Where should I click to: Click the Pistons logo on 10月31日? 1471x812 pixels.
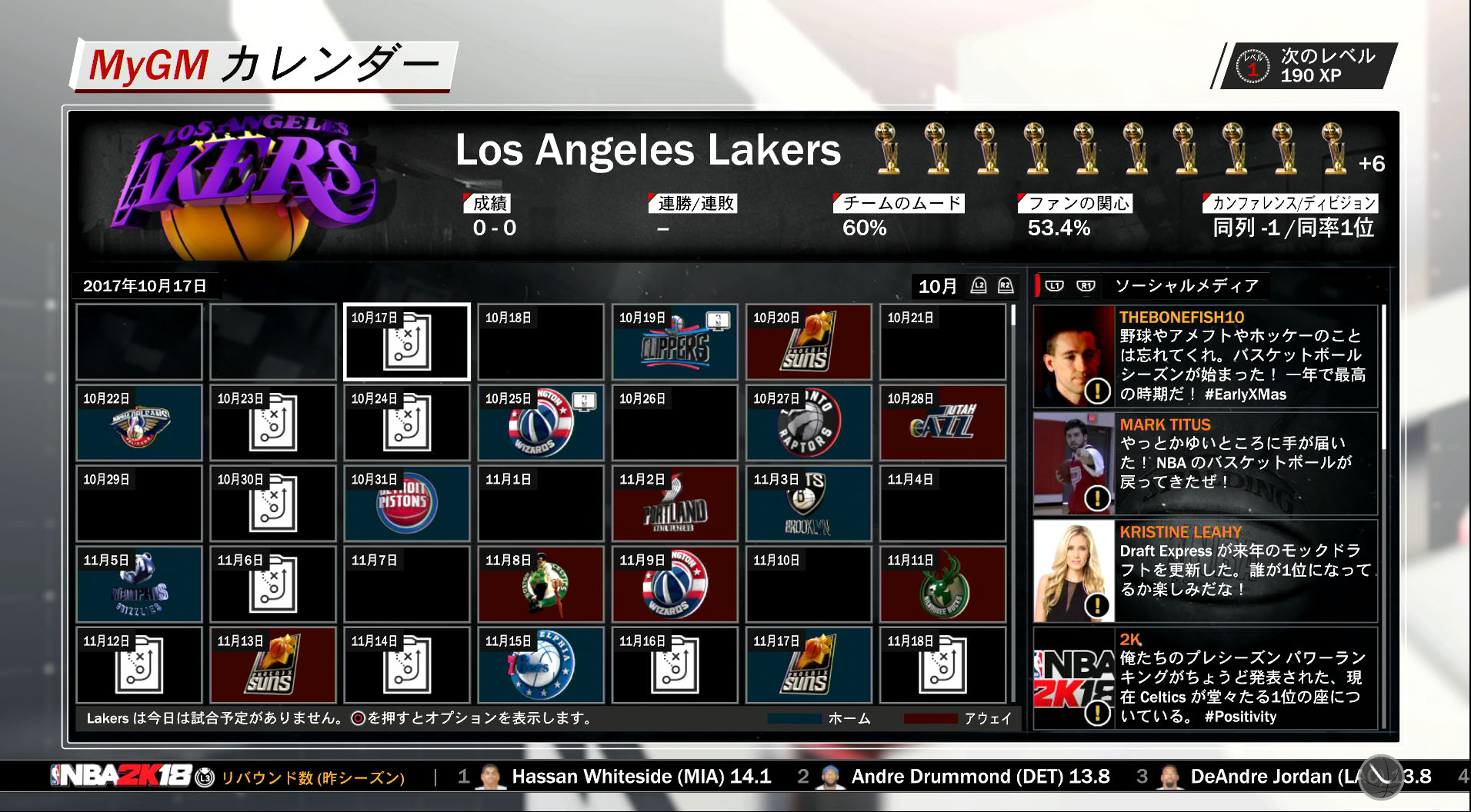tap(406, 504)
